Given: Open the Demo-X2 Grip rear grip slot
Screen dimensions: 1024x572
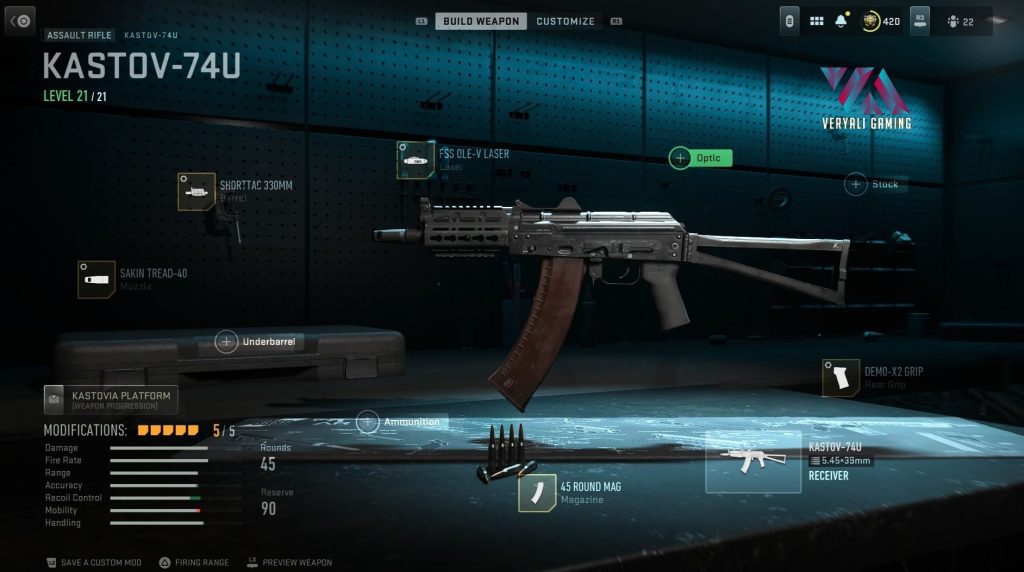Looking at the screenshot, I should click(840, 378).
